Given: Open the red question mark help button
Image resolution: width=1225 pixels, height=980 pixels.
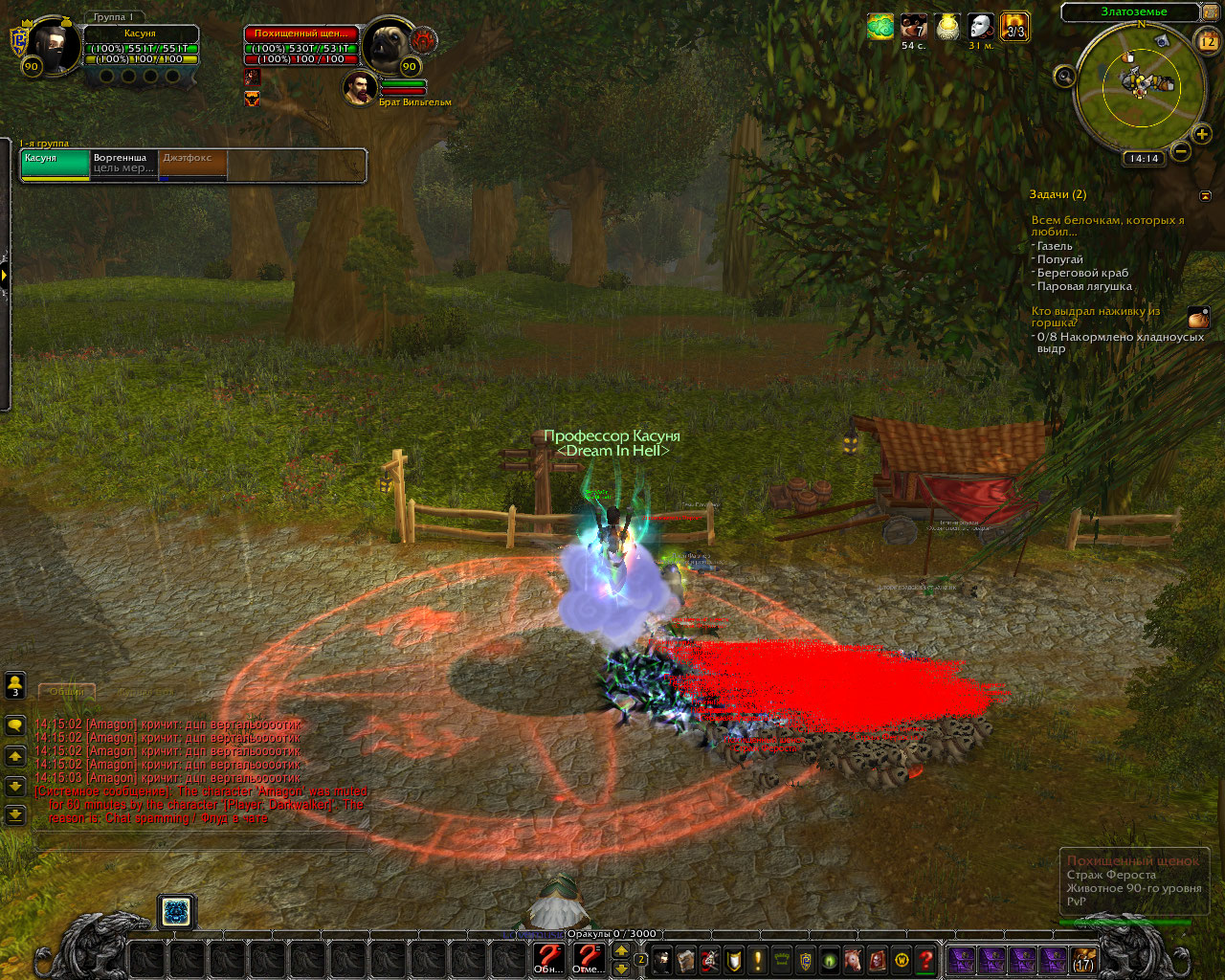Looking at the screenshot, I should click(925, 959).
